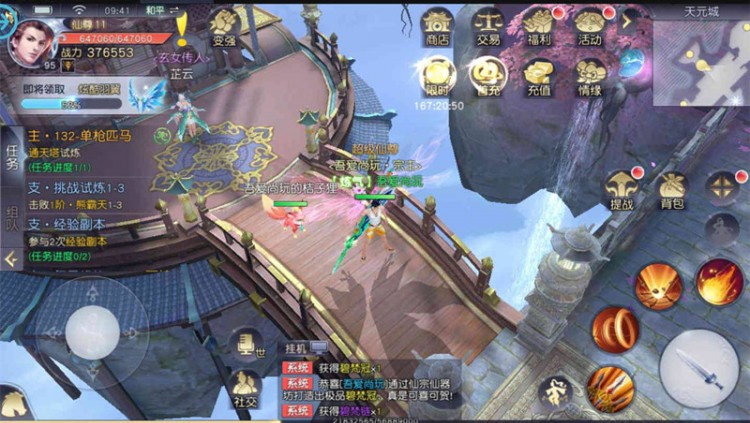
Task: Open the 交易 trade menu
Action: 488,26
